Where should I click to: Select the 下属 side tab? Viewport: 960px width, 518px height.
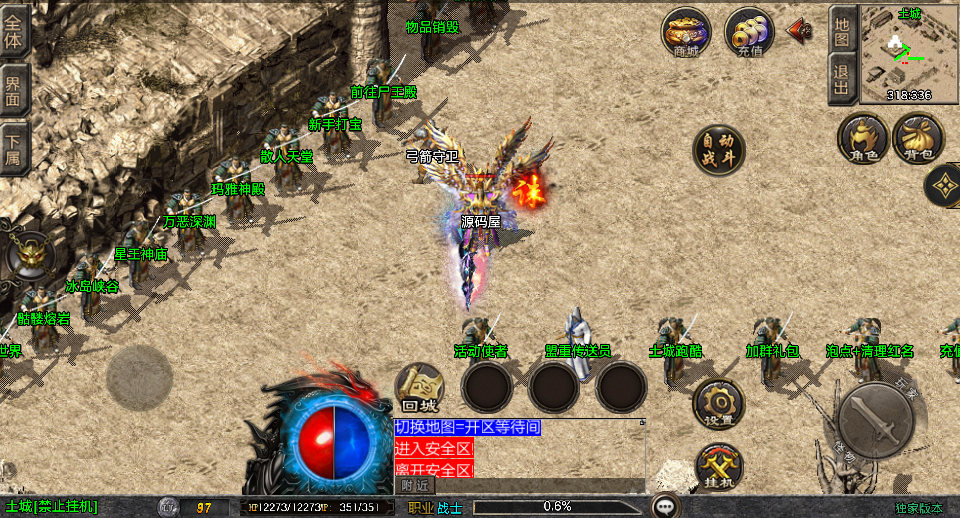[14, 150]
